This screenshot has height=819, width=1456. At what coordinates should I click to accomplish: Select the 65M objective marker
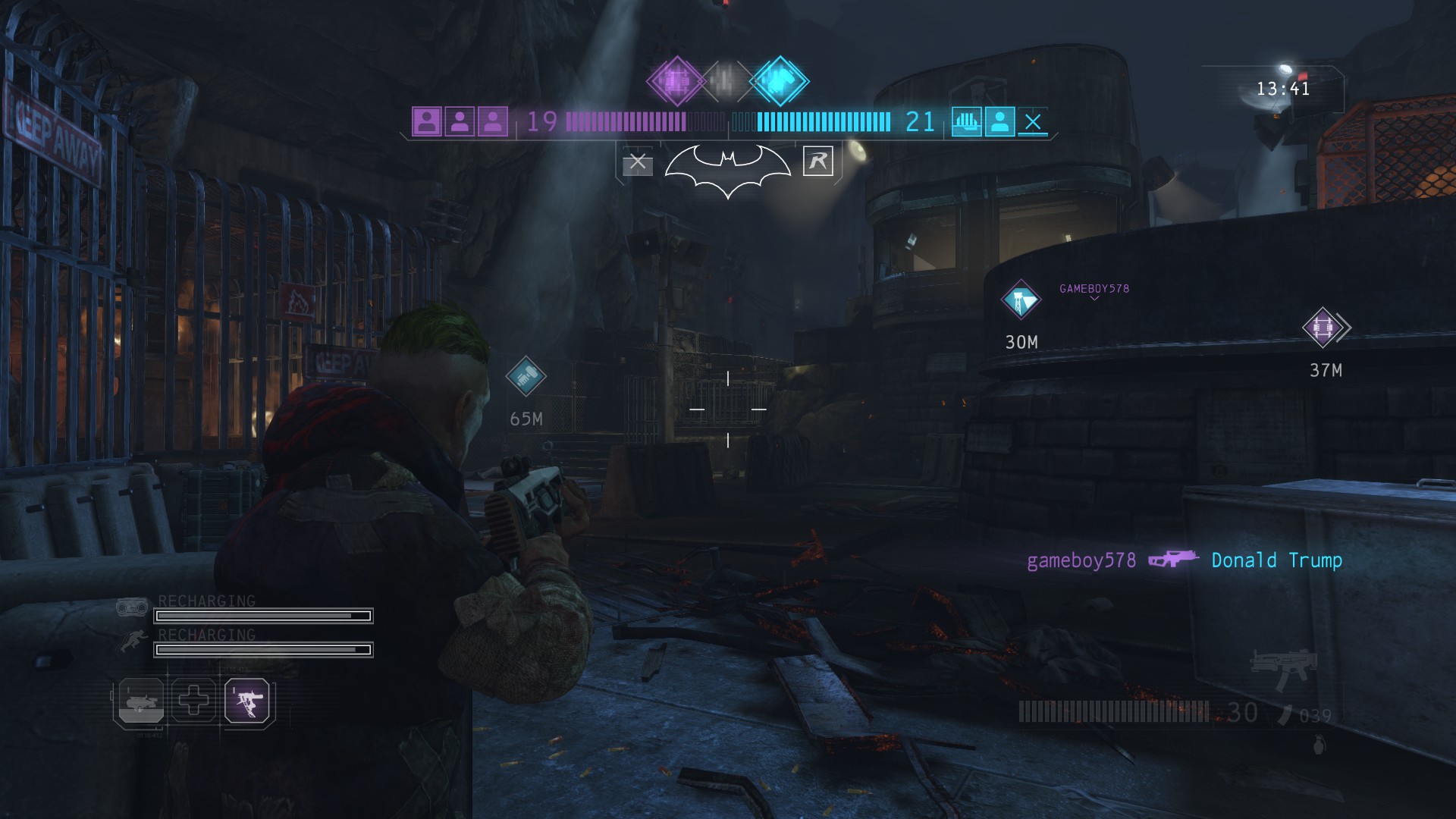pyautogui.click(x=526, y=376)
